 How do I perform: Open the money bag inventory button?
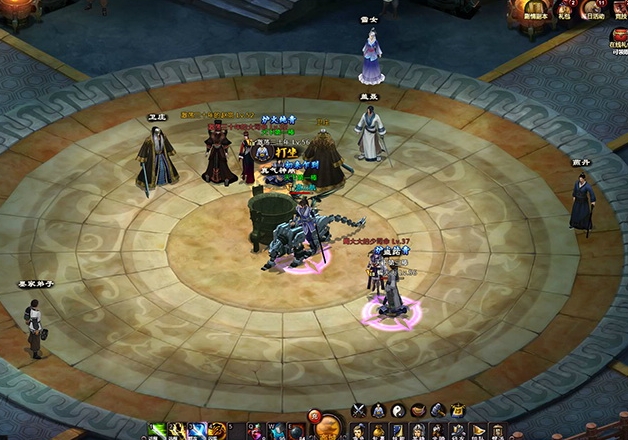coord(379,432)
